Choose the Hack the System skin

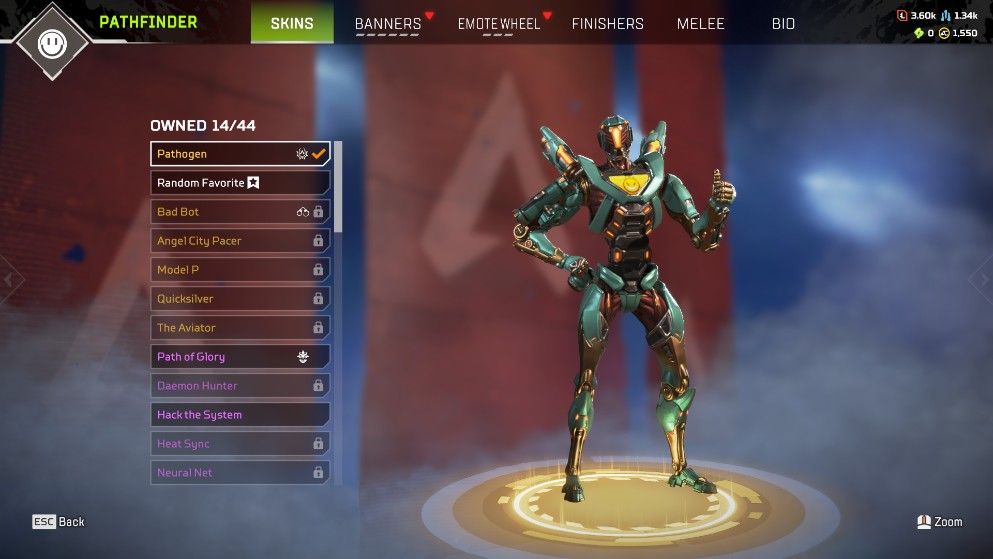click(x=240, y=415)
